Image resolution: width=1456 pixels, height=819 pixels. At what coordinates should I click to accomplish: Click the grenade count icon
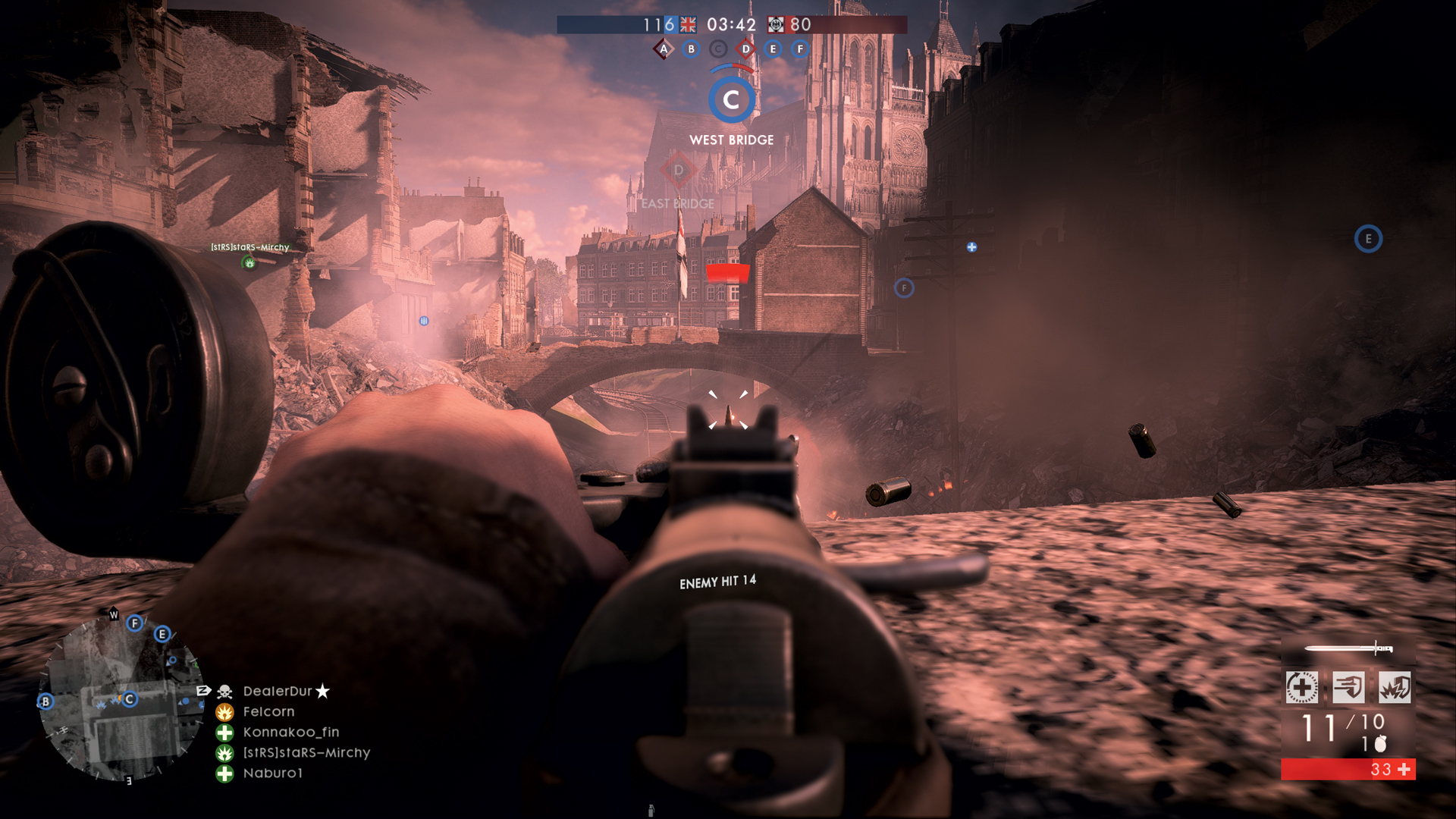[x=1380, y=744]
